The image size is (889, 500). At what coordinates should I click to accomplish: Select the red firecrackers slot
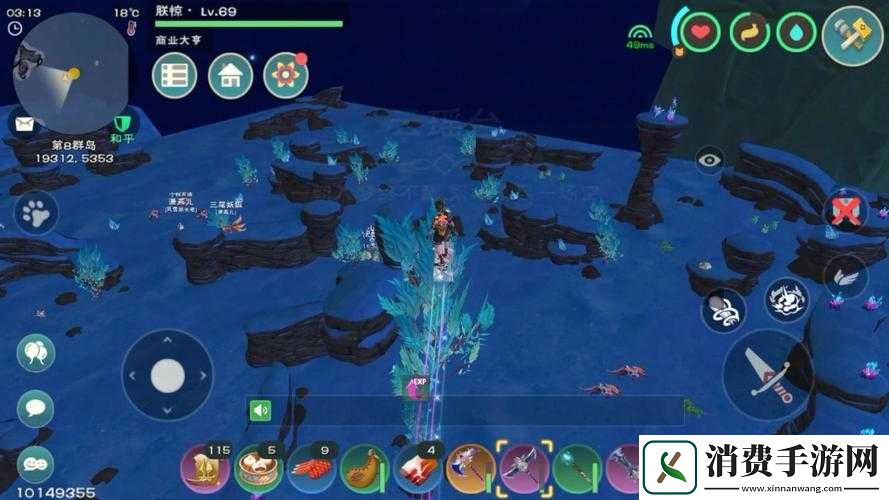(310, 468)
